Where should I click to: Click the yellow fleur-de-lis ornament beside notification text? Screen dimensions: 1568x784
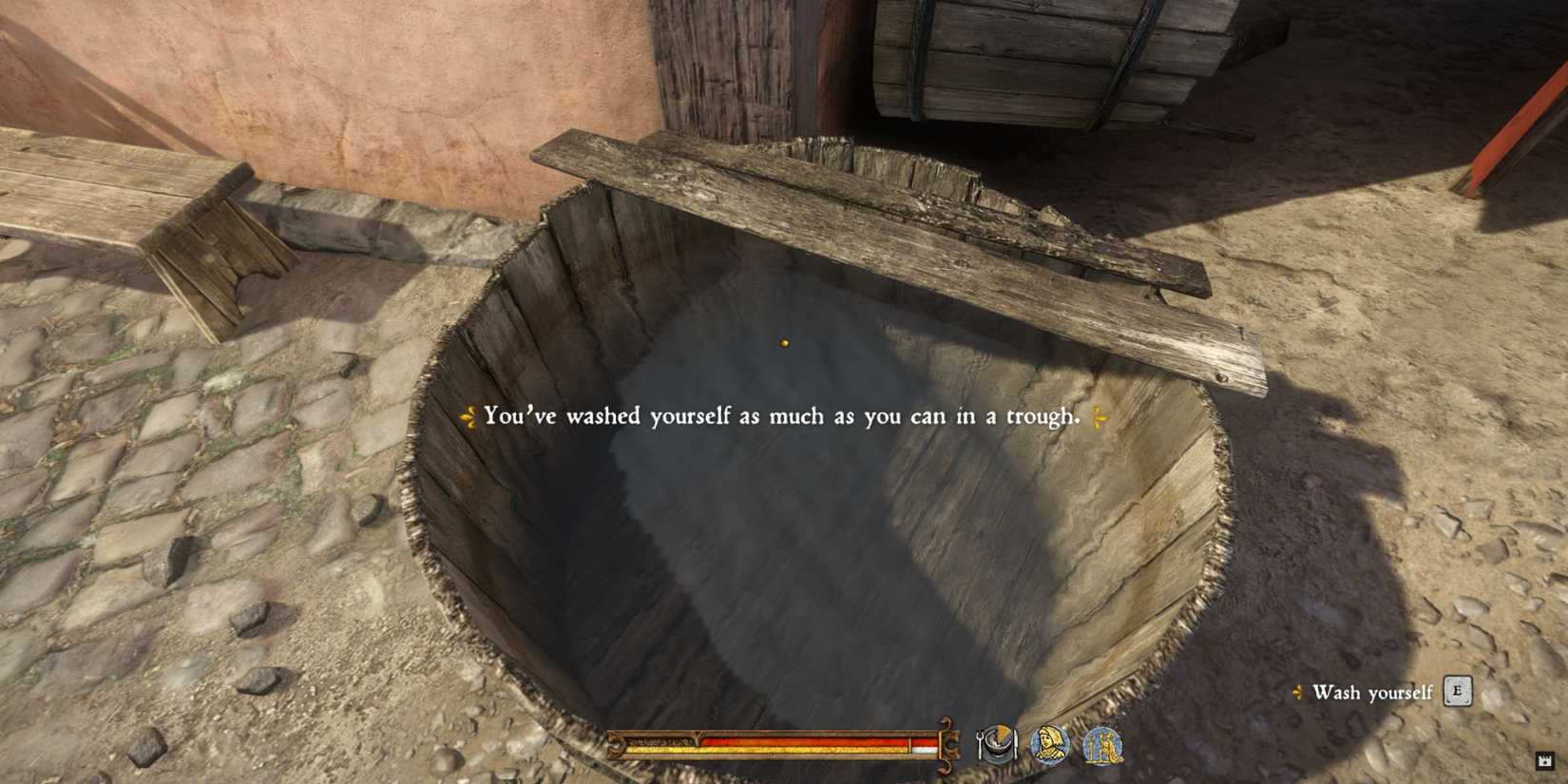click(x=467, y=413)
